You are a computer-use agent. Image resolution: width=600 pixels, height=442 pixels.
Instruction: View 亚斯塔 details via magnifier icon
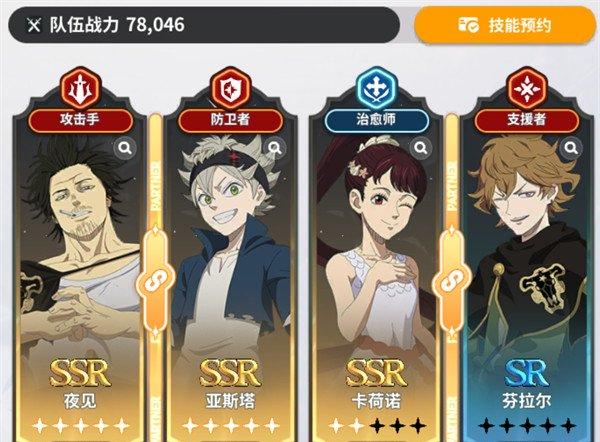coord(274,149)
